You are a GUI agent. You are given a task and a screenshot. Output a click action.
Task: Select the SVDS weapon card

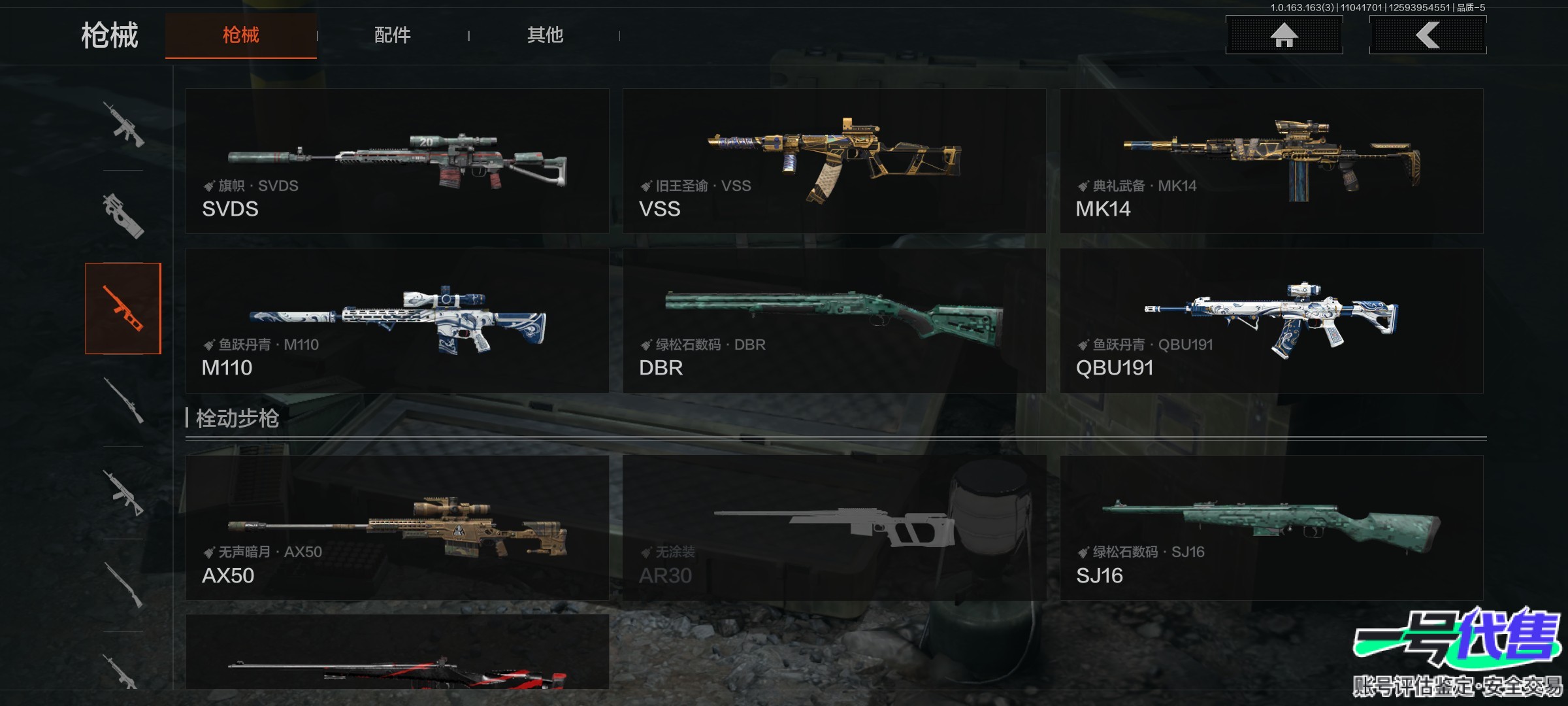pos(397,161)
